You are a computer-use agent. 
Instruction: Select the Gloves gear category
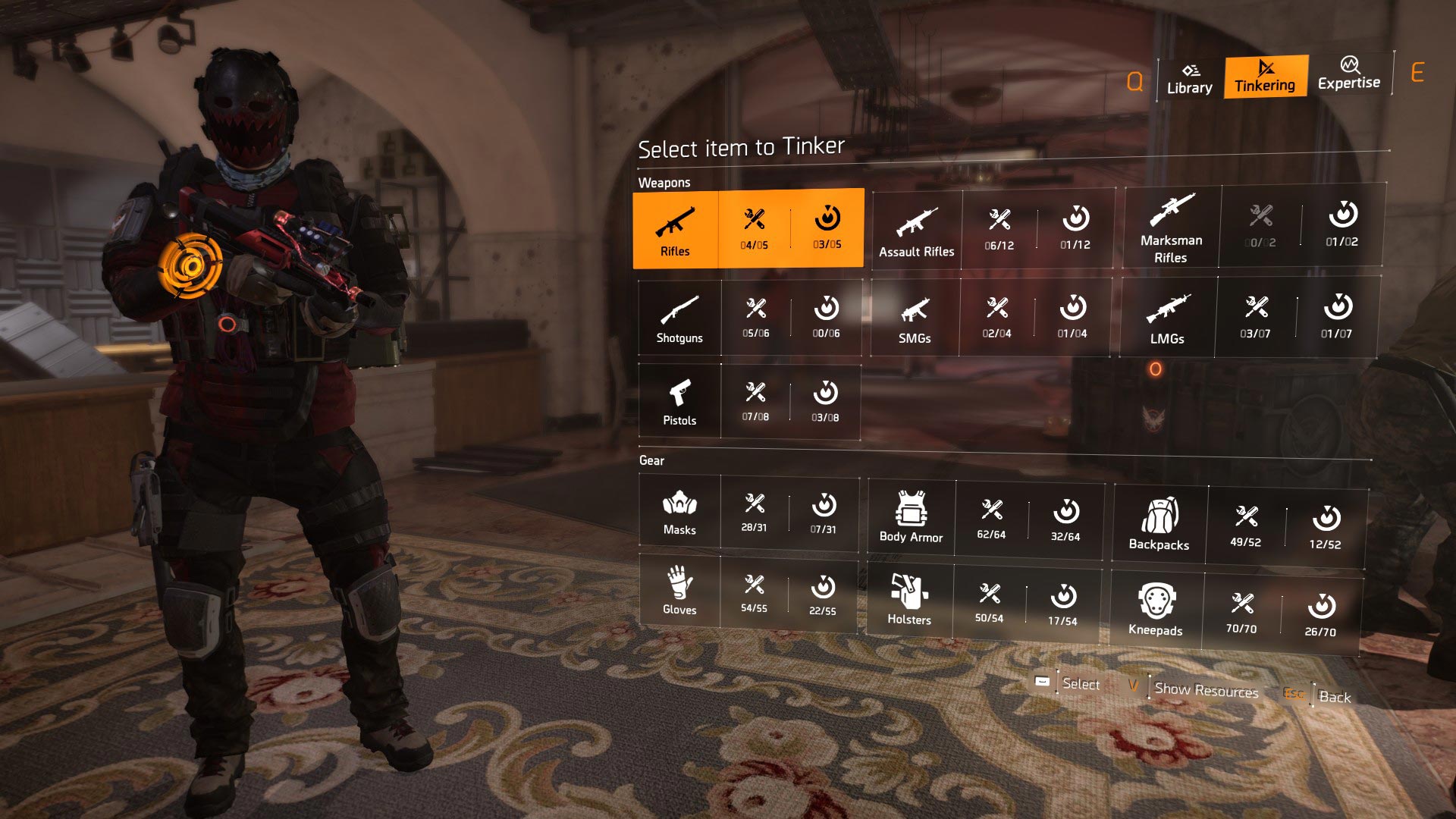679,591
